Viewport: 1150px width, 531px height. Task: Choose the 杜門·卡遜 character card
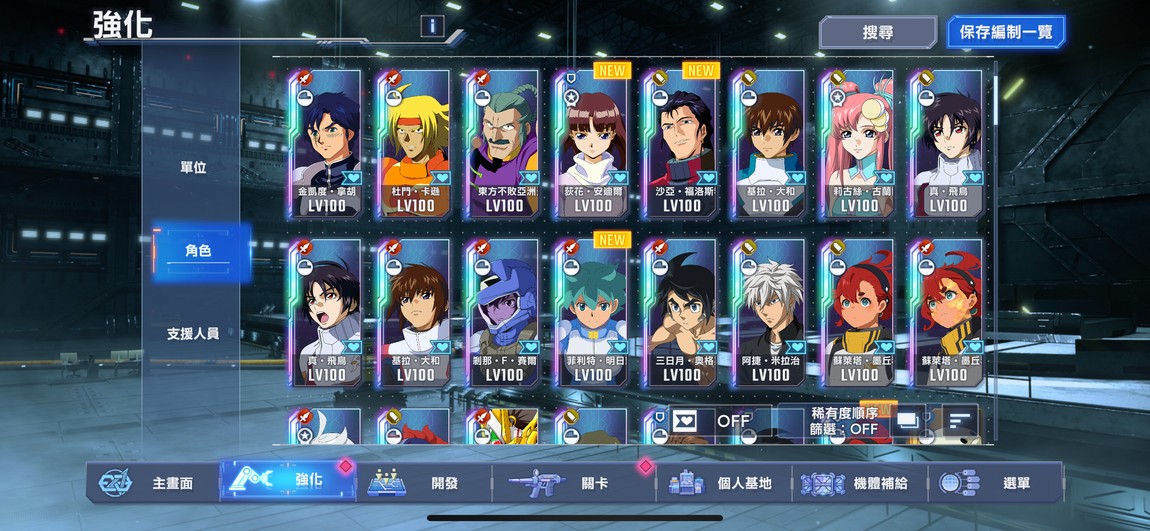click(x=415, y=143)
